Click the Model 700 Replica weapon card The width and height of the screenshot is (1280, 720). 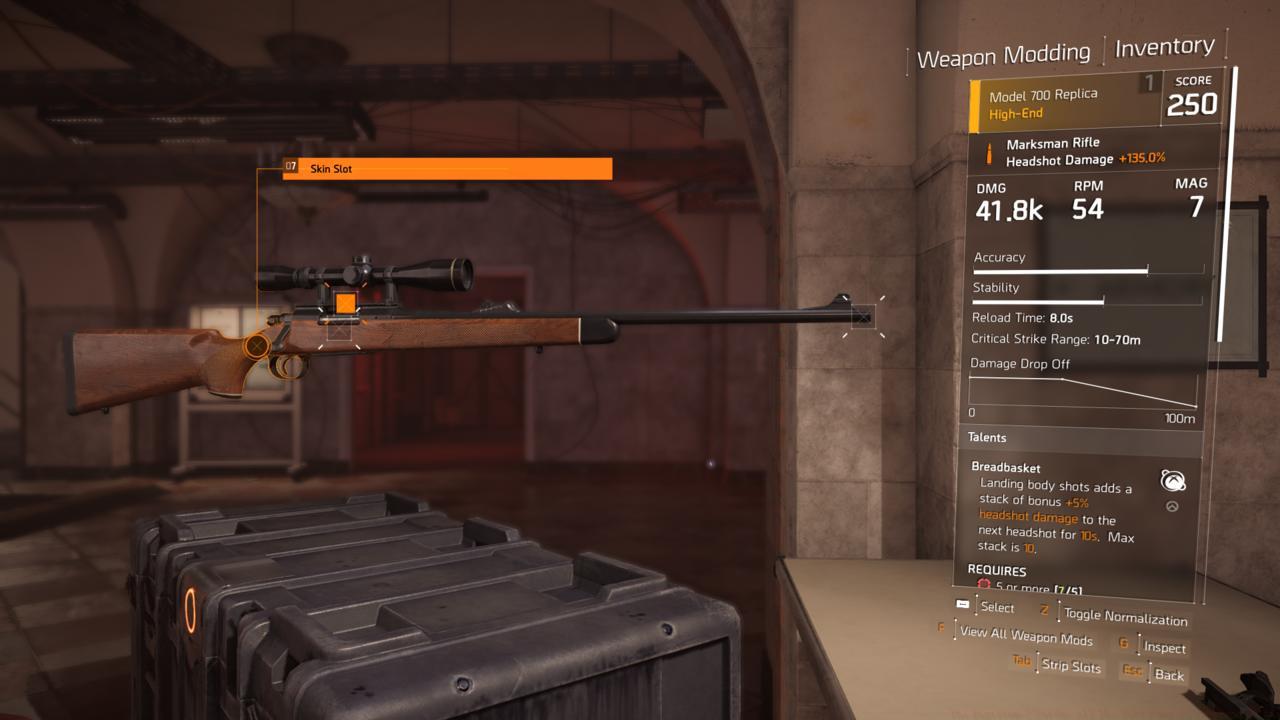pos(1064,104)
